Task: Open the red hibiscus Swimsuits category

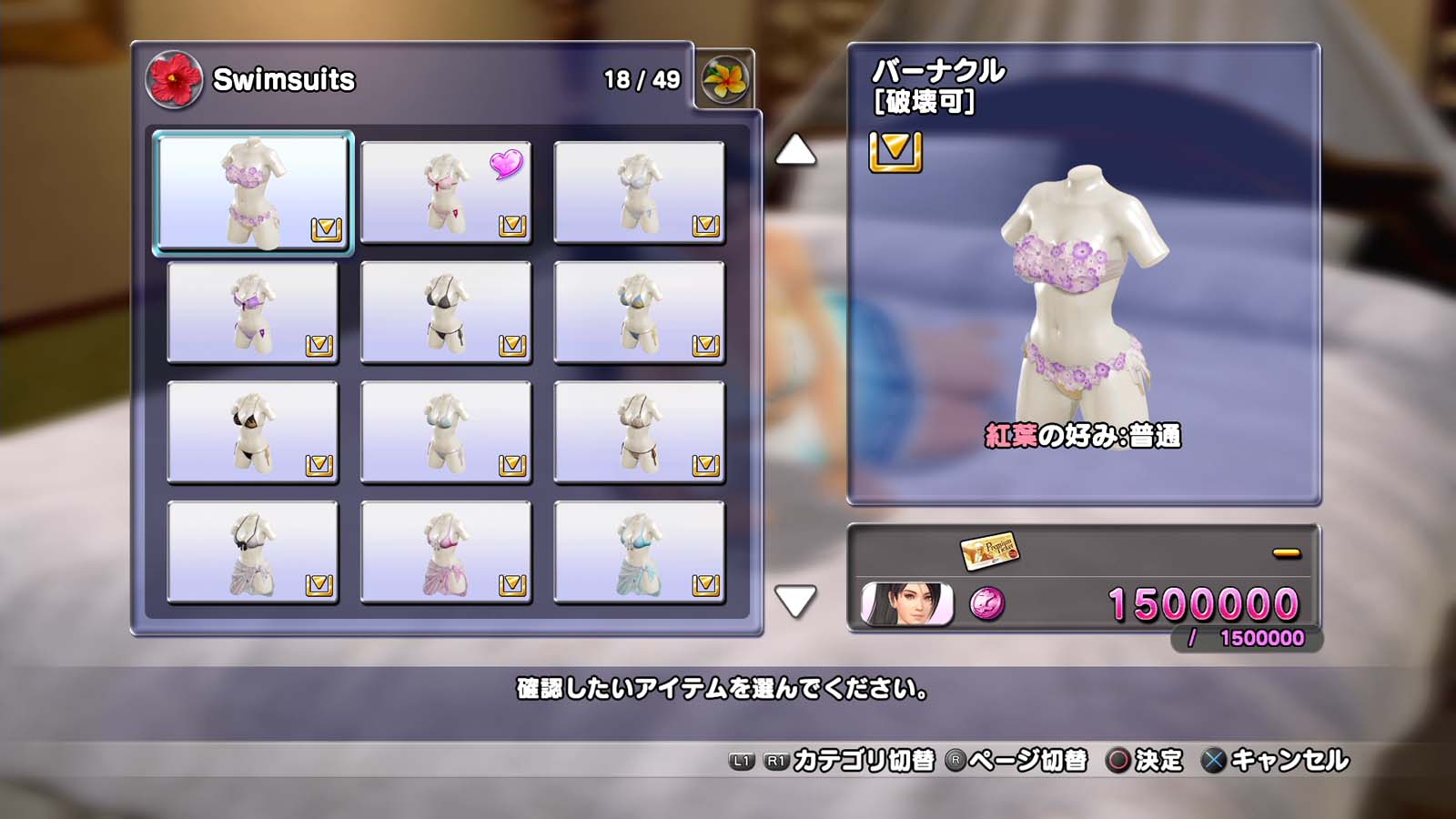Action: 174,79
